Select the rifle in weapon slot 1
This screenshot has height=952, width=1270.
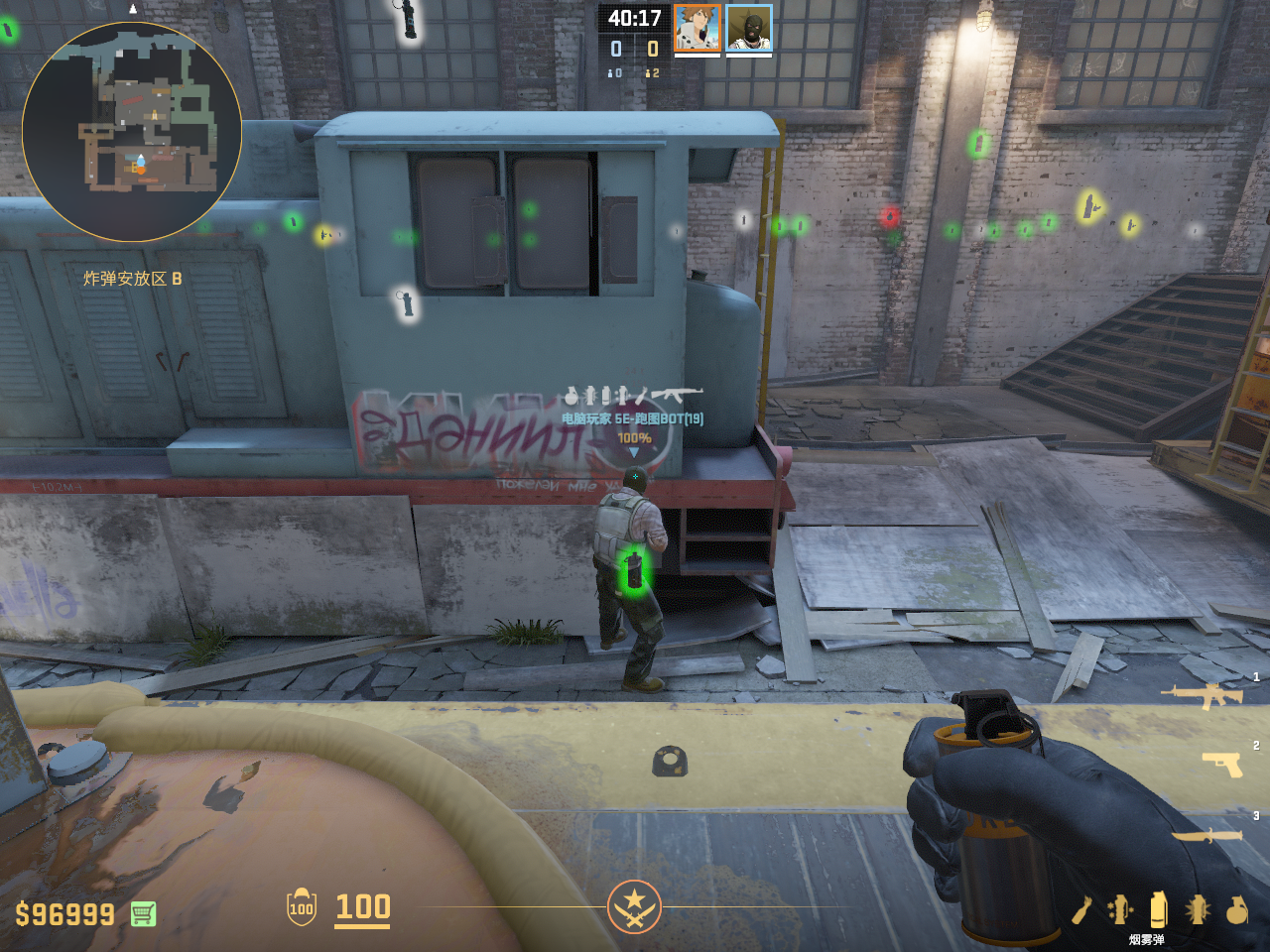(x=1202, y=695)
